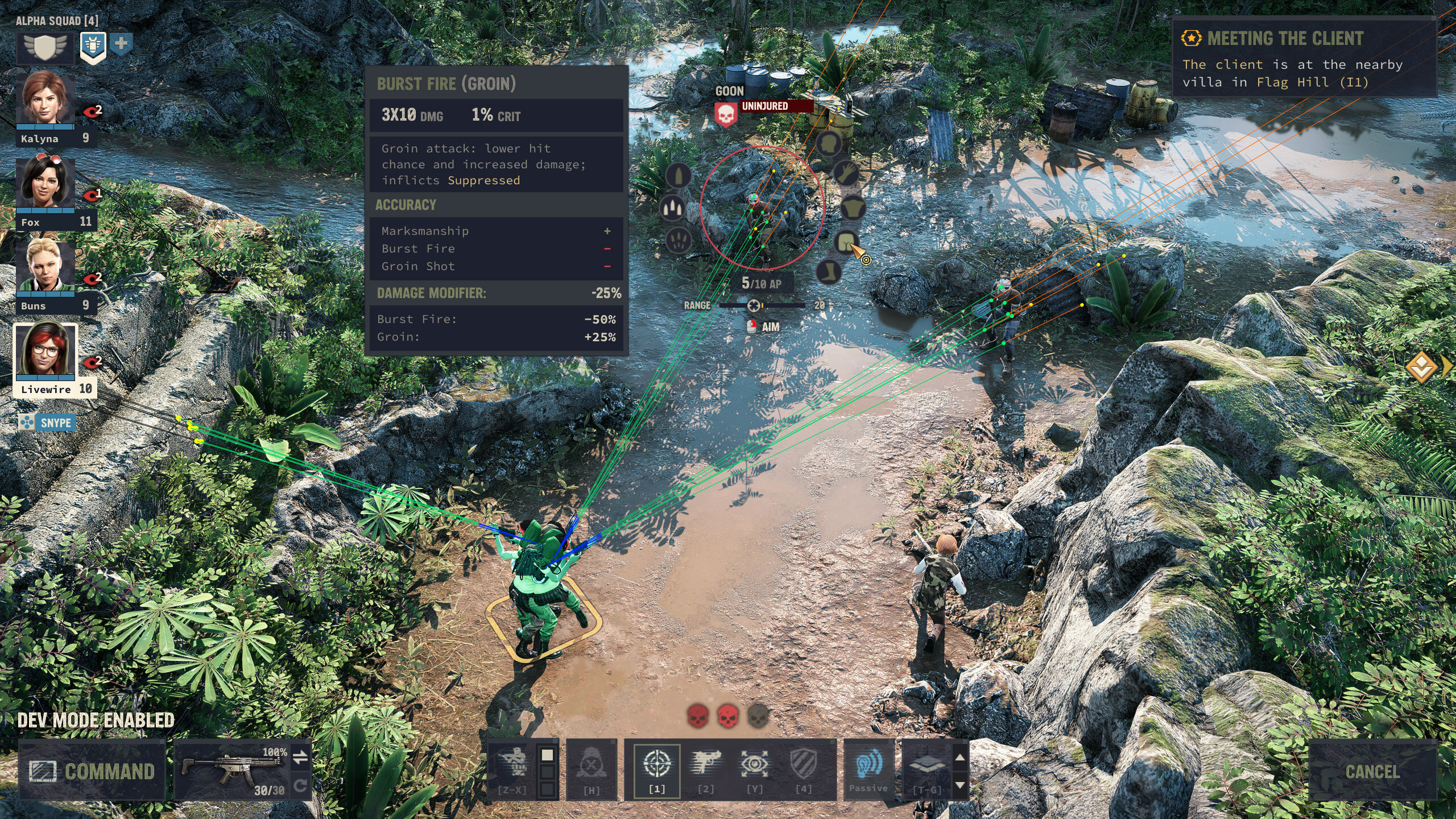Select Livewire's portrait
Screen dimensions: 1456x819
[x=44, y=351]
